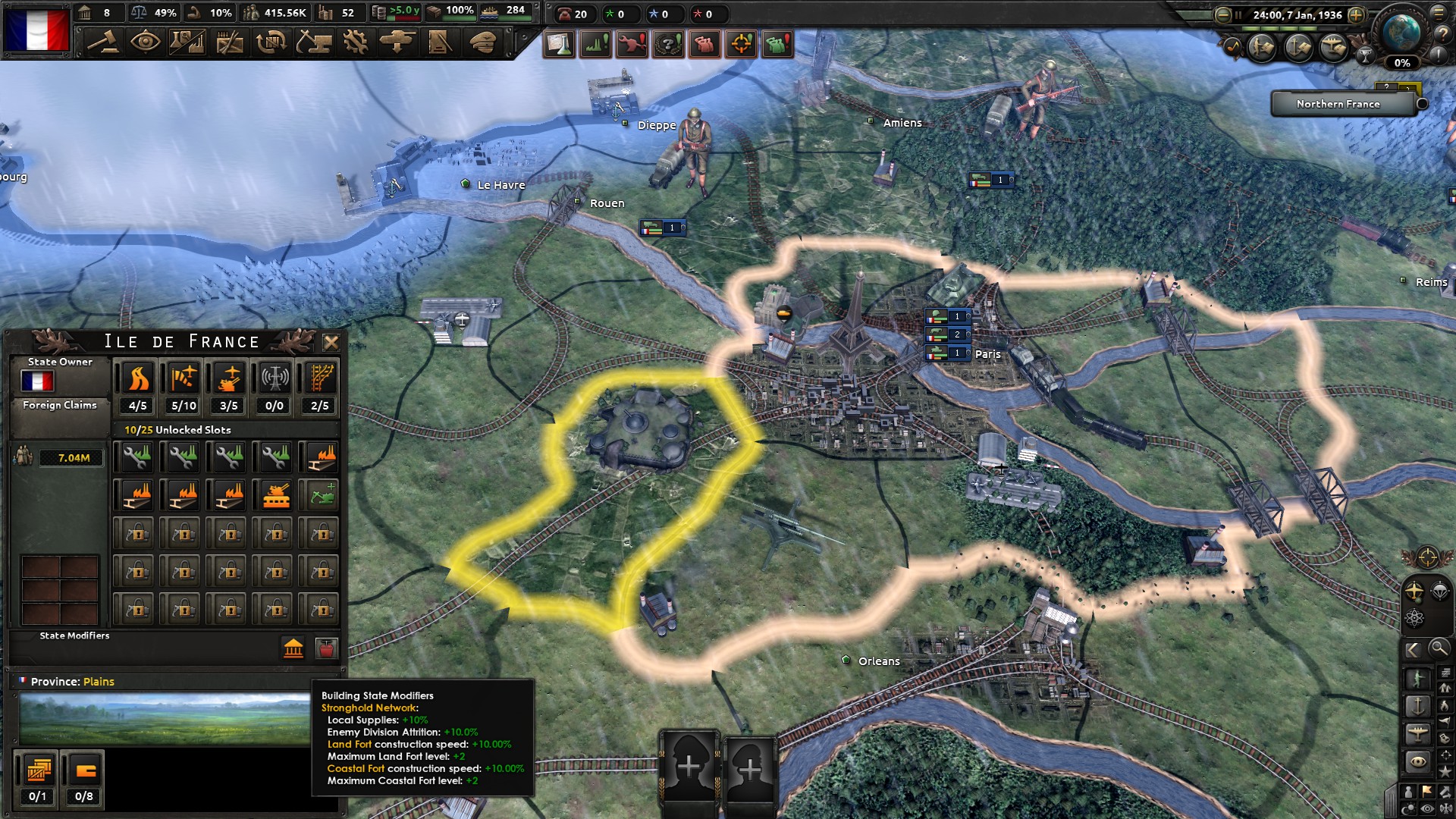Close the Ile de France state panel
This screenshot has height=819, width=1456.
331,342
